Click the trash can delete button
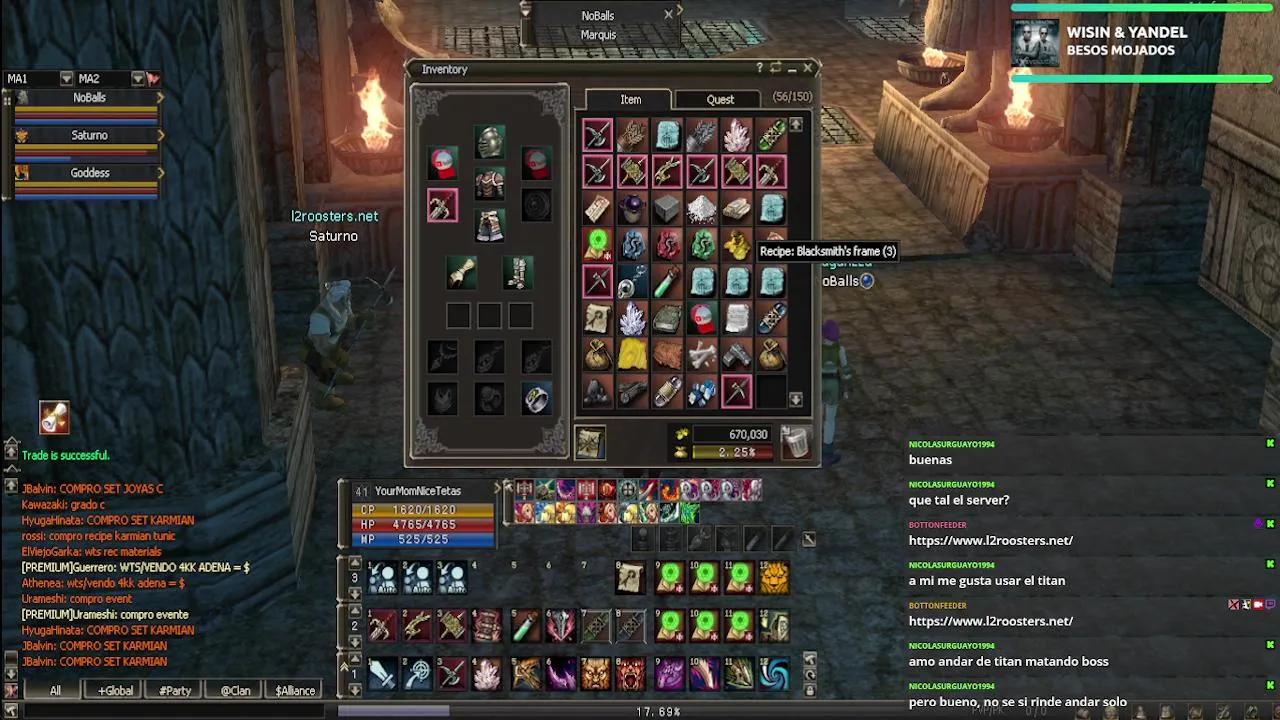Image resolution: width=1280 pixels, height=720 pixels. pos(795,442)
